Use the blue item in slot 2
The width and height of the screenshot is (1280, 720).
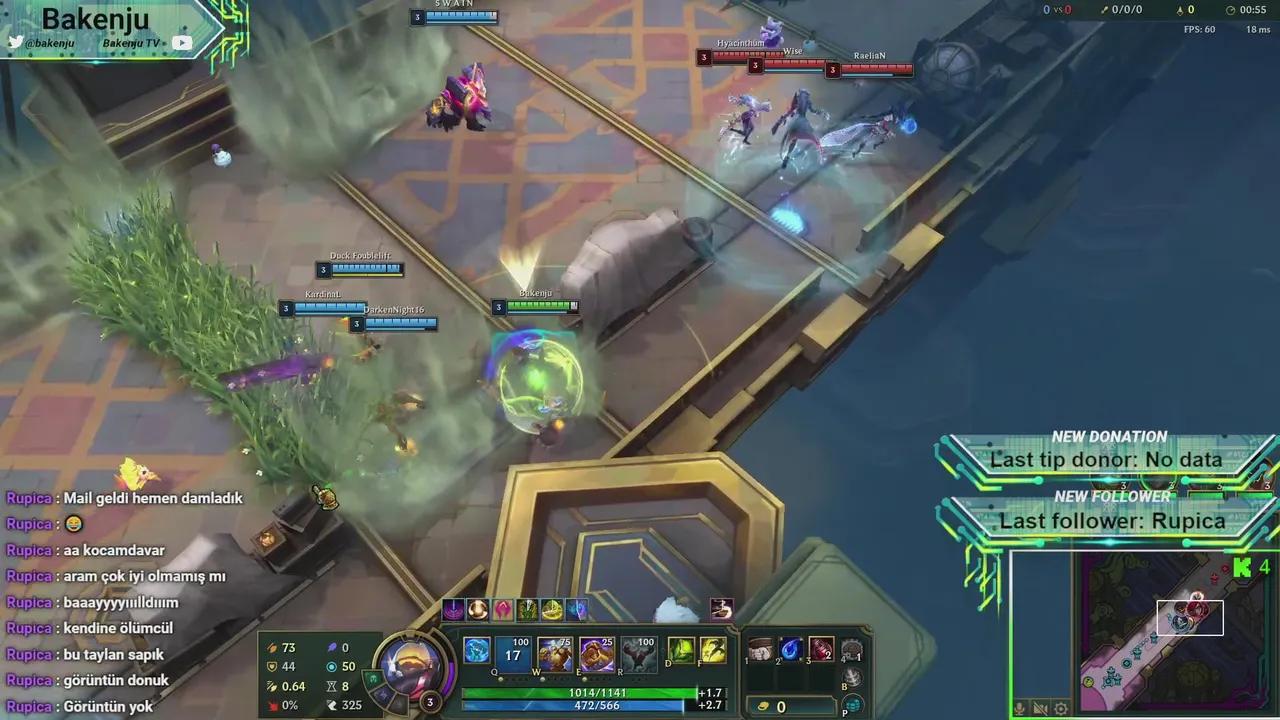pyautogui.click(x=791, y=649)
